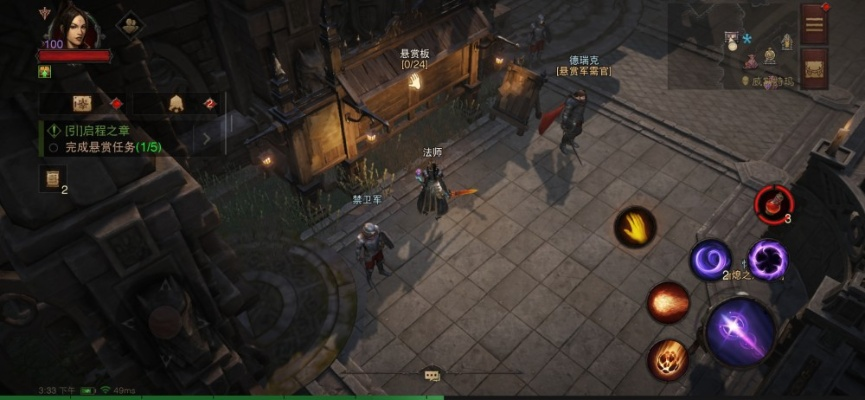Cast the purple spiral vortex skill
Viewport: 865px width, 400px height.
pos(711,260)
